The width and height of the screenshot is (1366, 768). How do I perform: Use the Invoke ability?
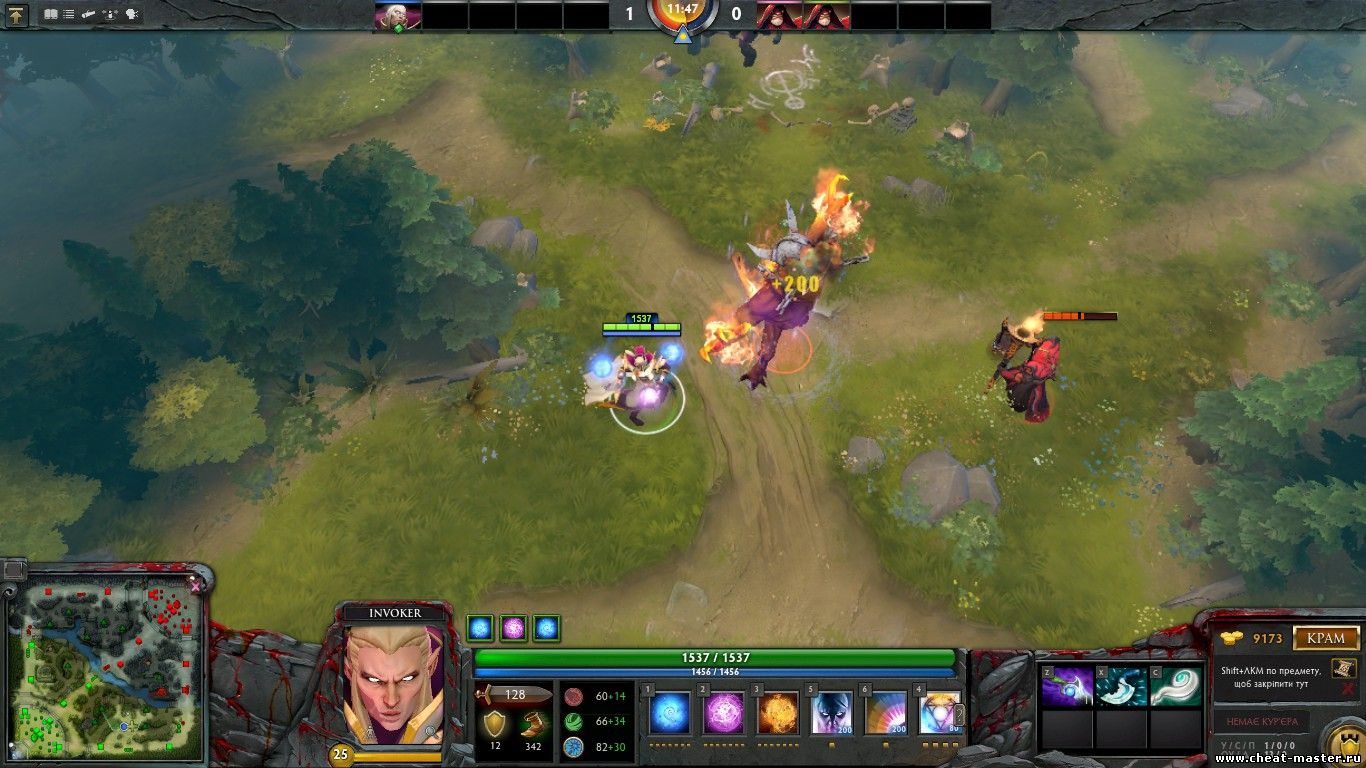tap(939, 713)
